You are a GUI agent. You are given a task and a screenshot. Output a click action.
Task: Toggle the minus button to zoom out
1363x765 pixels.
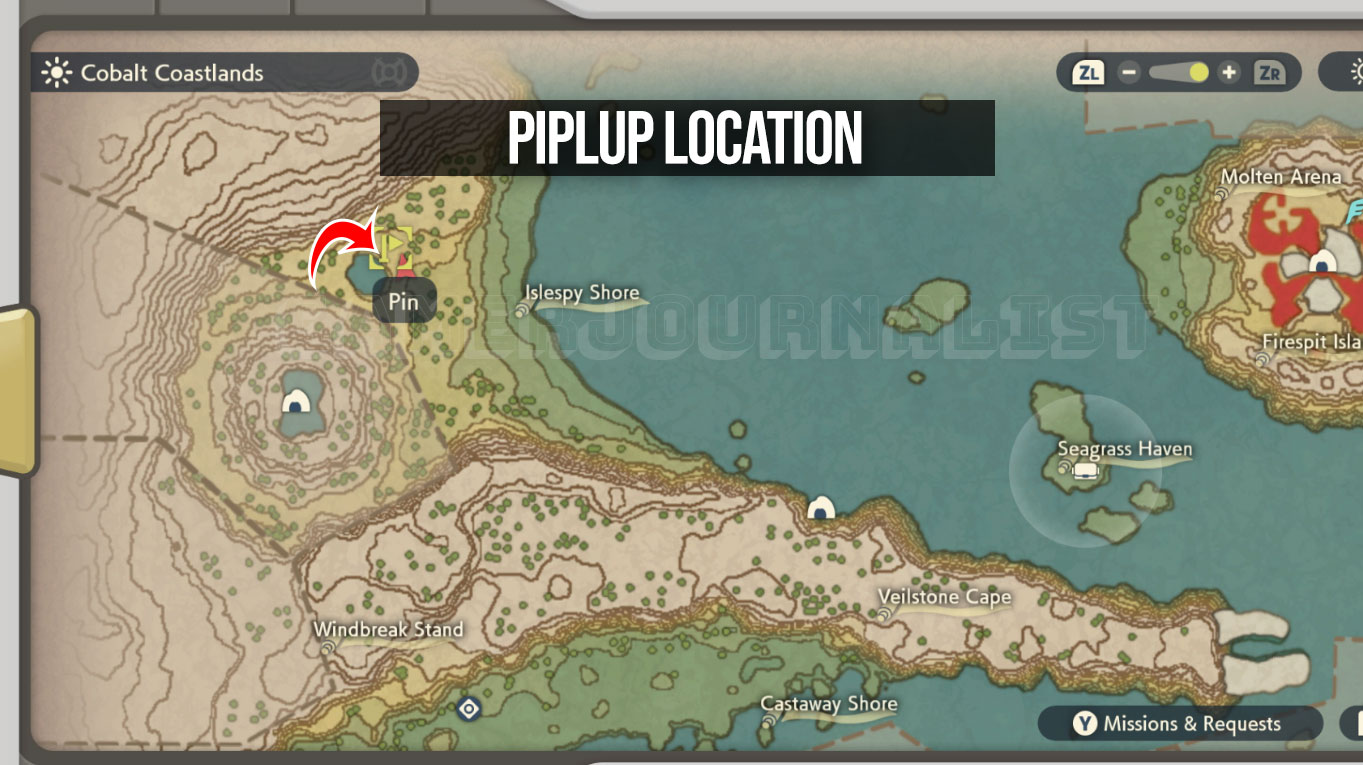(1129, 72)
